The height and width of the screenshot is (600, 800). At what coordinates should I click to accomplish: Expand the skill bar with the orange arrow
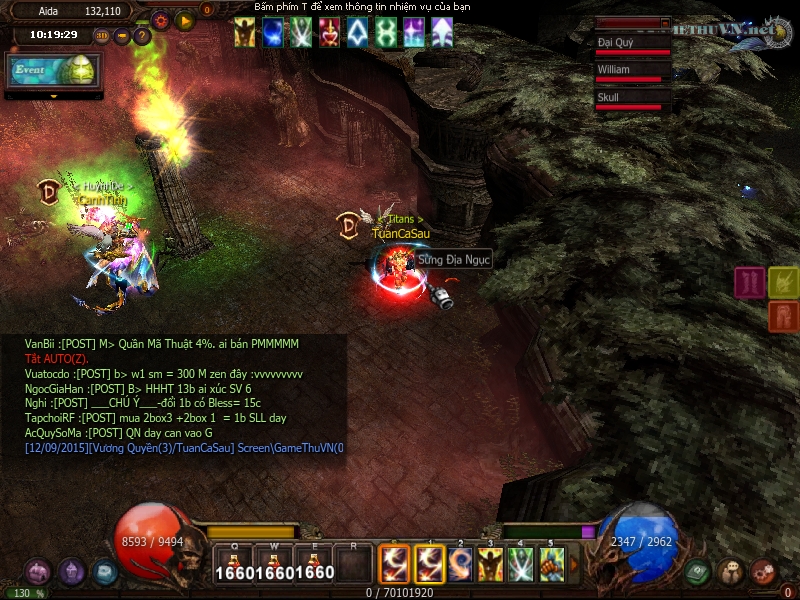[x=574, y=563]
